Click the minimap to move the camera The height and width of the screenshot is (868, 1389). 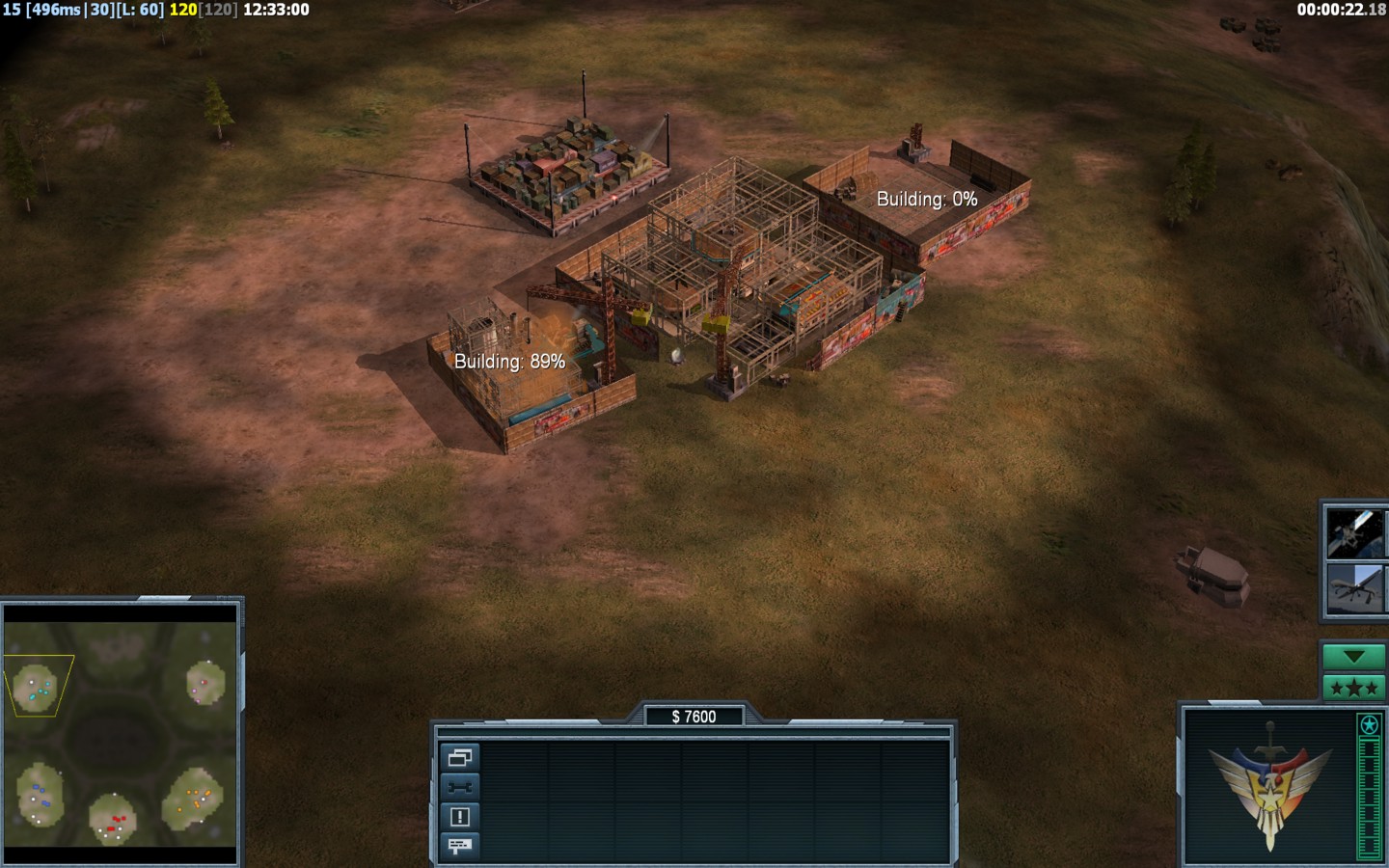pos(121,734)
